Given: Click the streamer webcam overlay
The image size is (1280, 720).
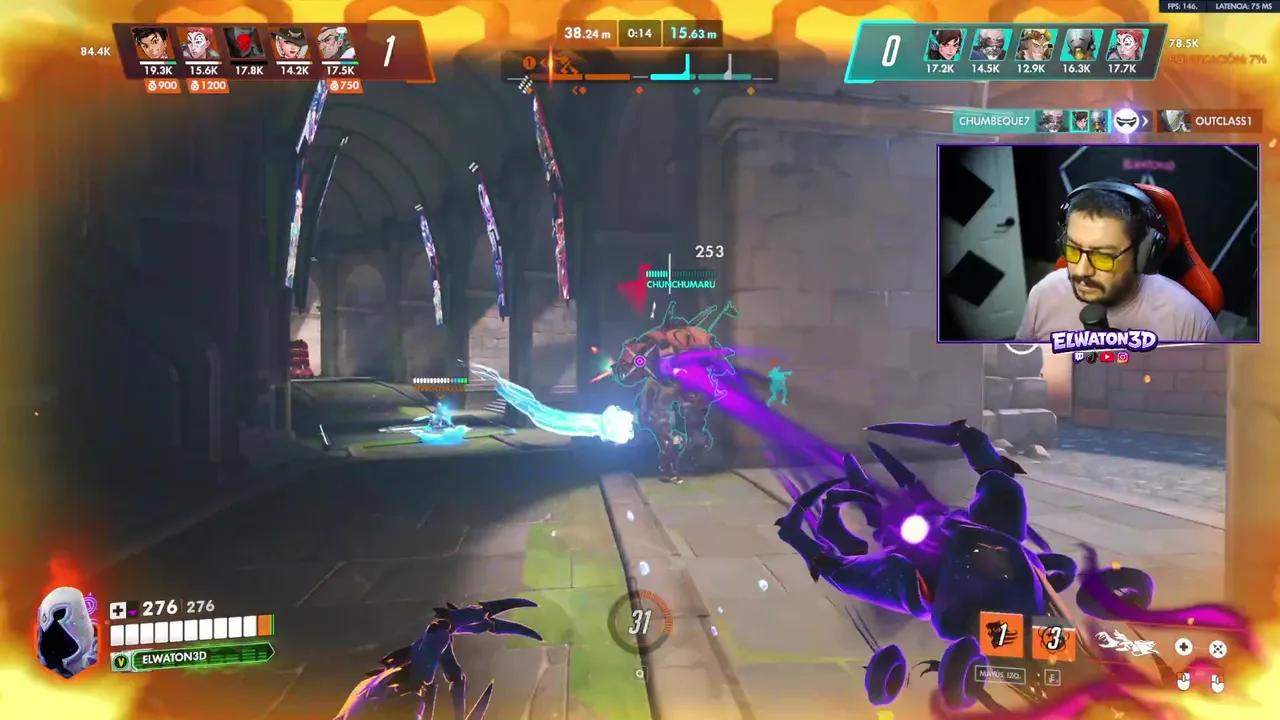Looking at the screenshot, I should pyautogui.click(x=1097, y=243).
